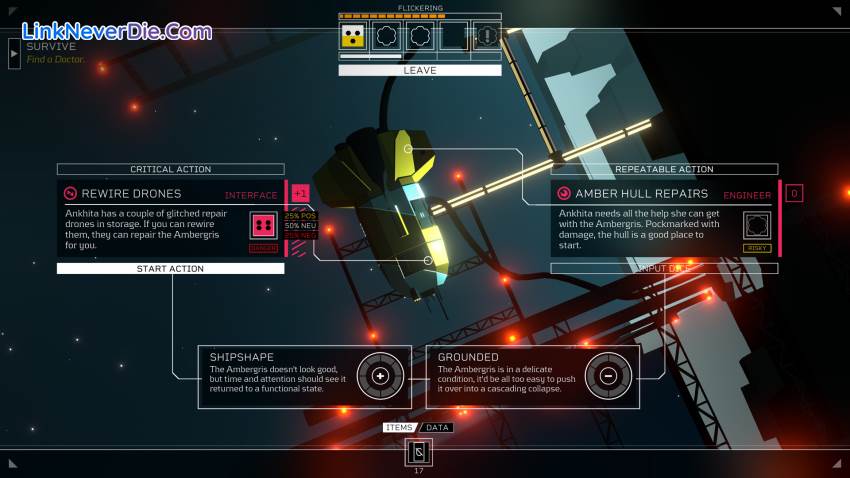850x478 pixels.
Task: Click the Input Die bar under Amber Hull Repairs
Action: (x=664, y=269)
